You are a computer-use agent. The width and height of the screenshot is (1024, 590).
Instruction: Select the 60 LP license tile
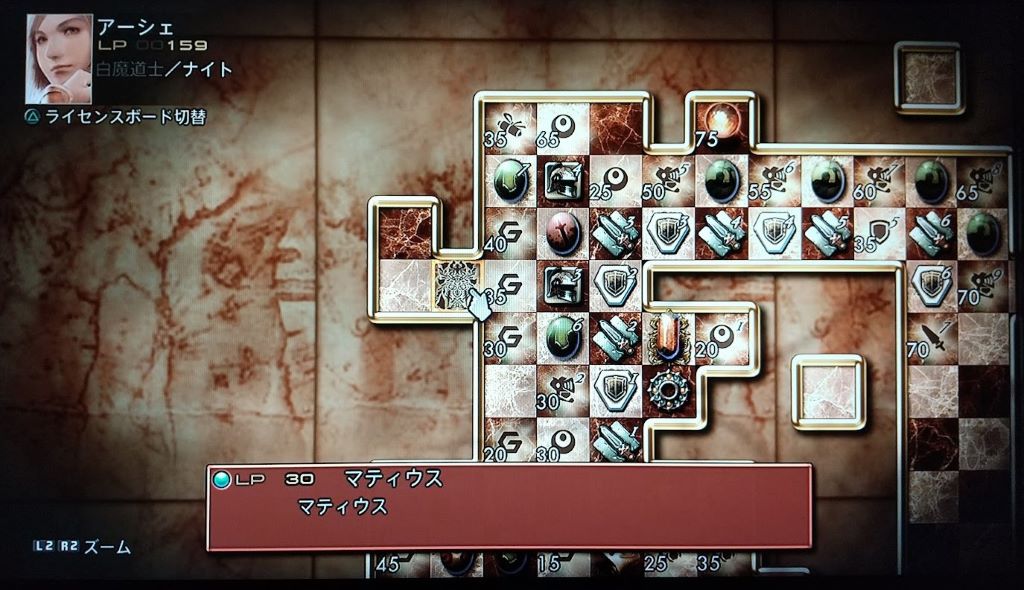(x=879, y=180)
